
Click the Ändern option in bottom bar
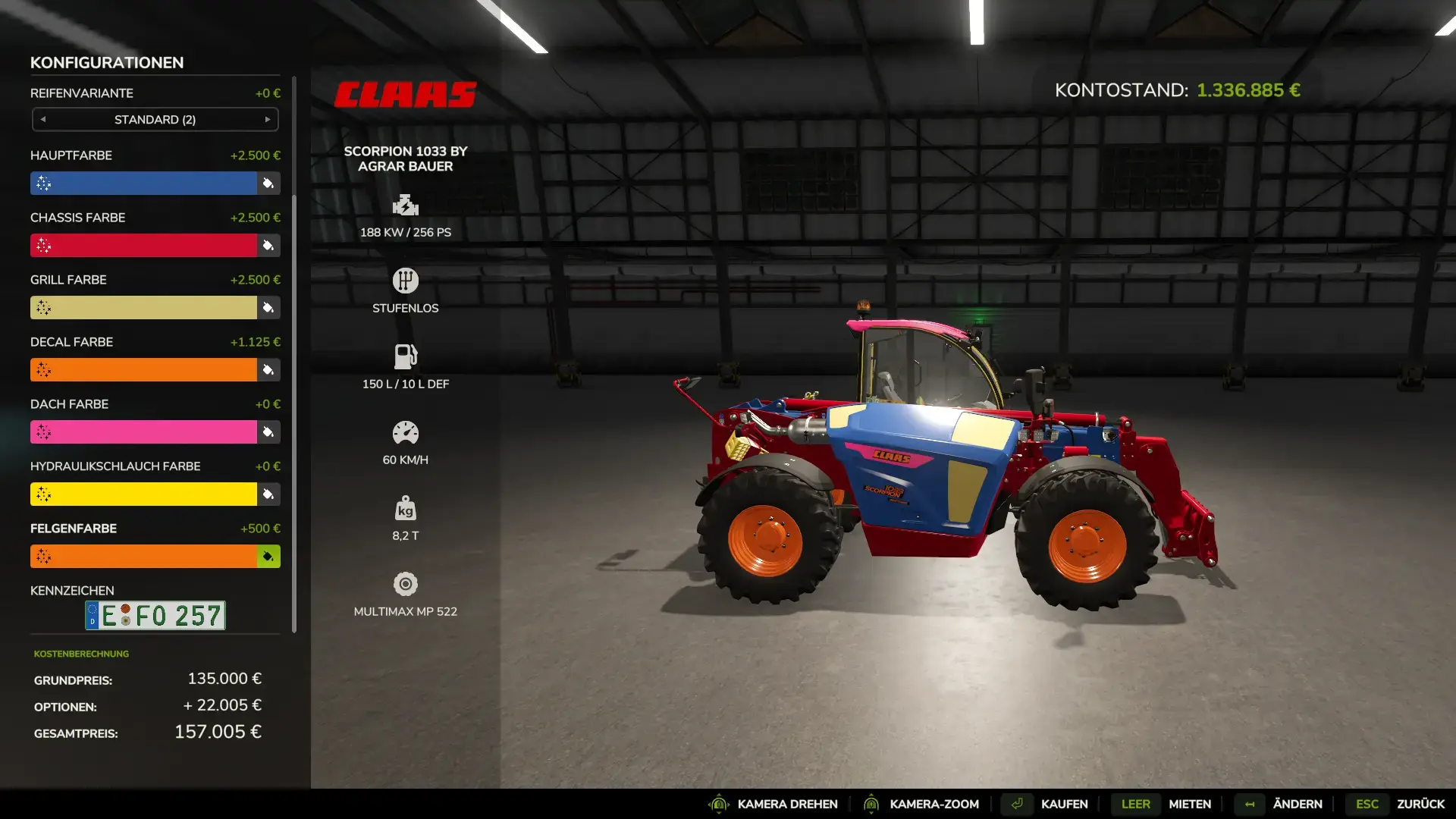point(1297,804)
